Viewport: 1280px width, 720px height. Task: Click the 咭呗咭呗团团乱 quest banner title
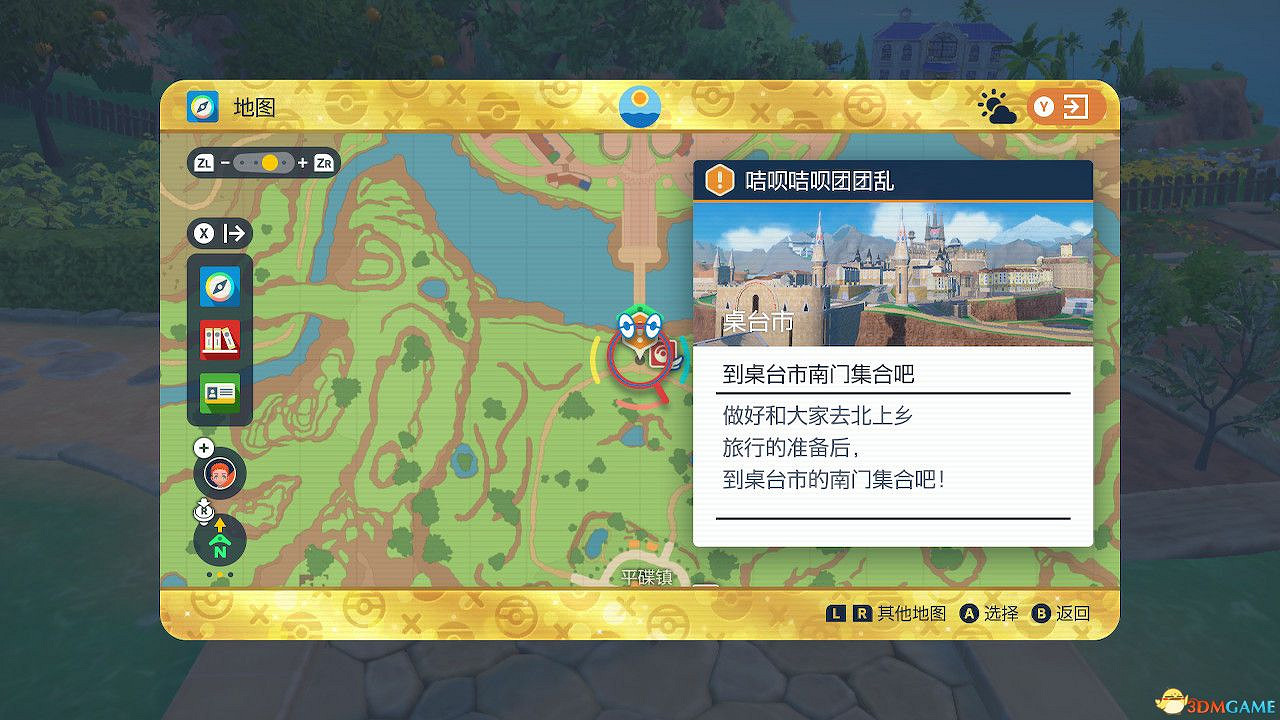pyautogui.click(x=818, y=180)
